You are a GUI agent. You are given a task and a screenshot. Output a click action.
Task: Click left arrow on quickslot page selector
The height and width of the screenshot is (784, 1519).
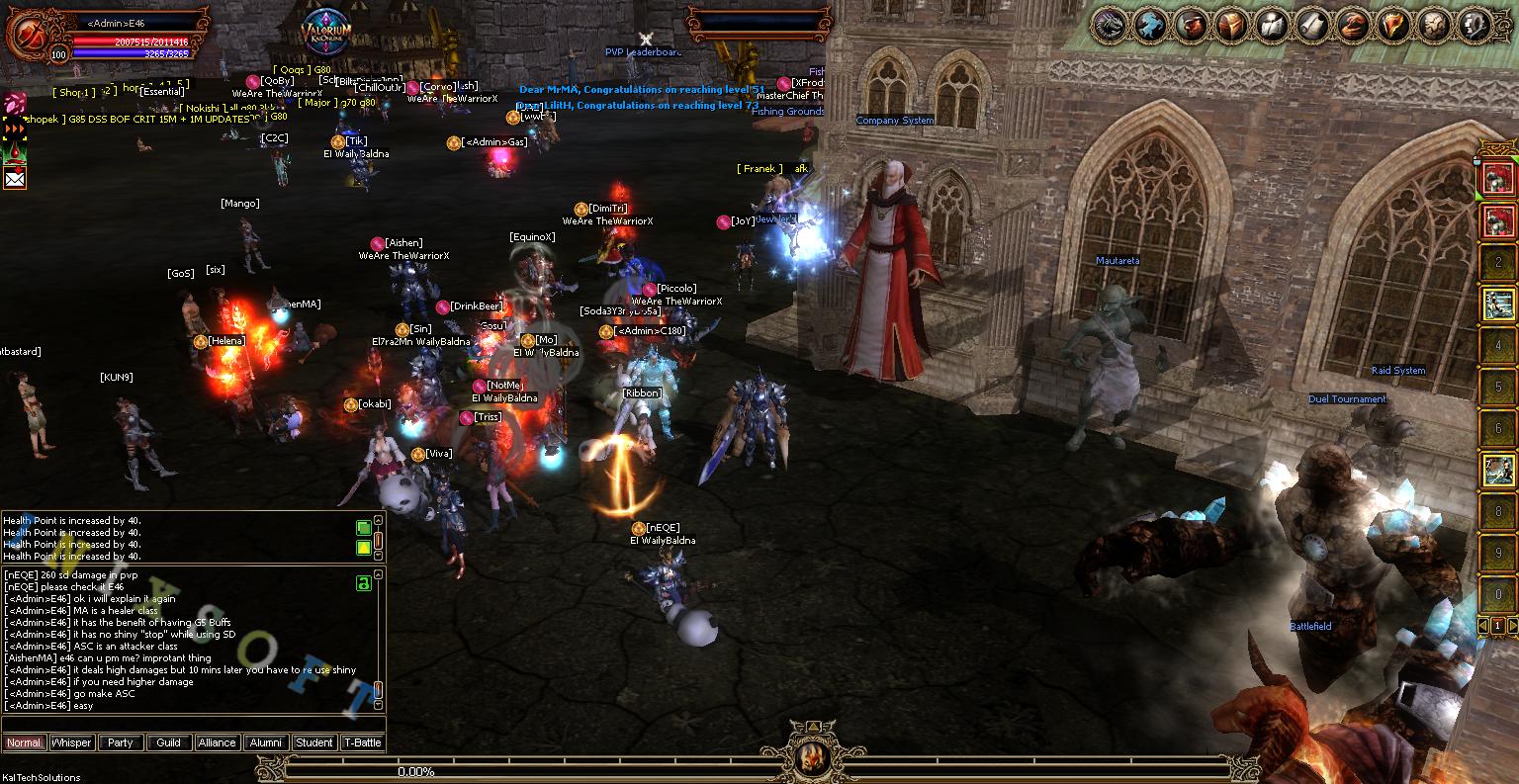1483,626
